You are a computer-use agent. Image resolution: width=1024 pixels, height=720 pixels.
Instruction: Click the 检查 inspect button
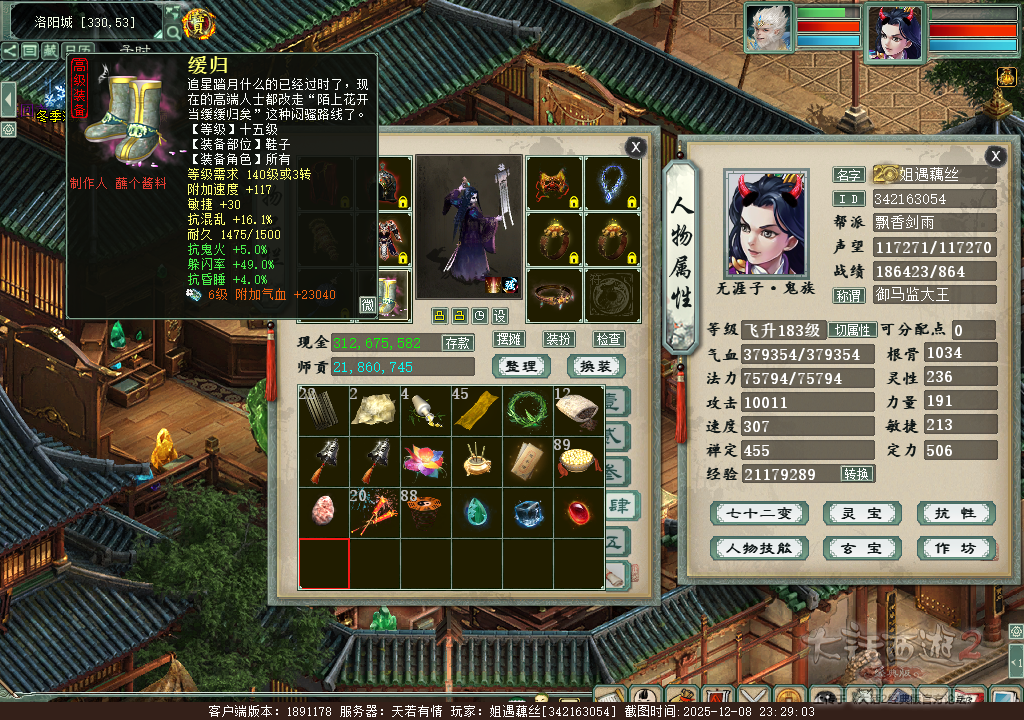(x=608, y=340)
